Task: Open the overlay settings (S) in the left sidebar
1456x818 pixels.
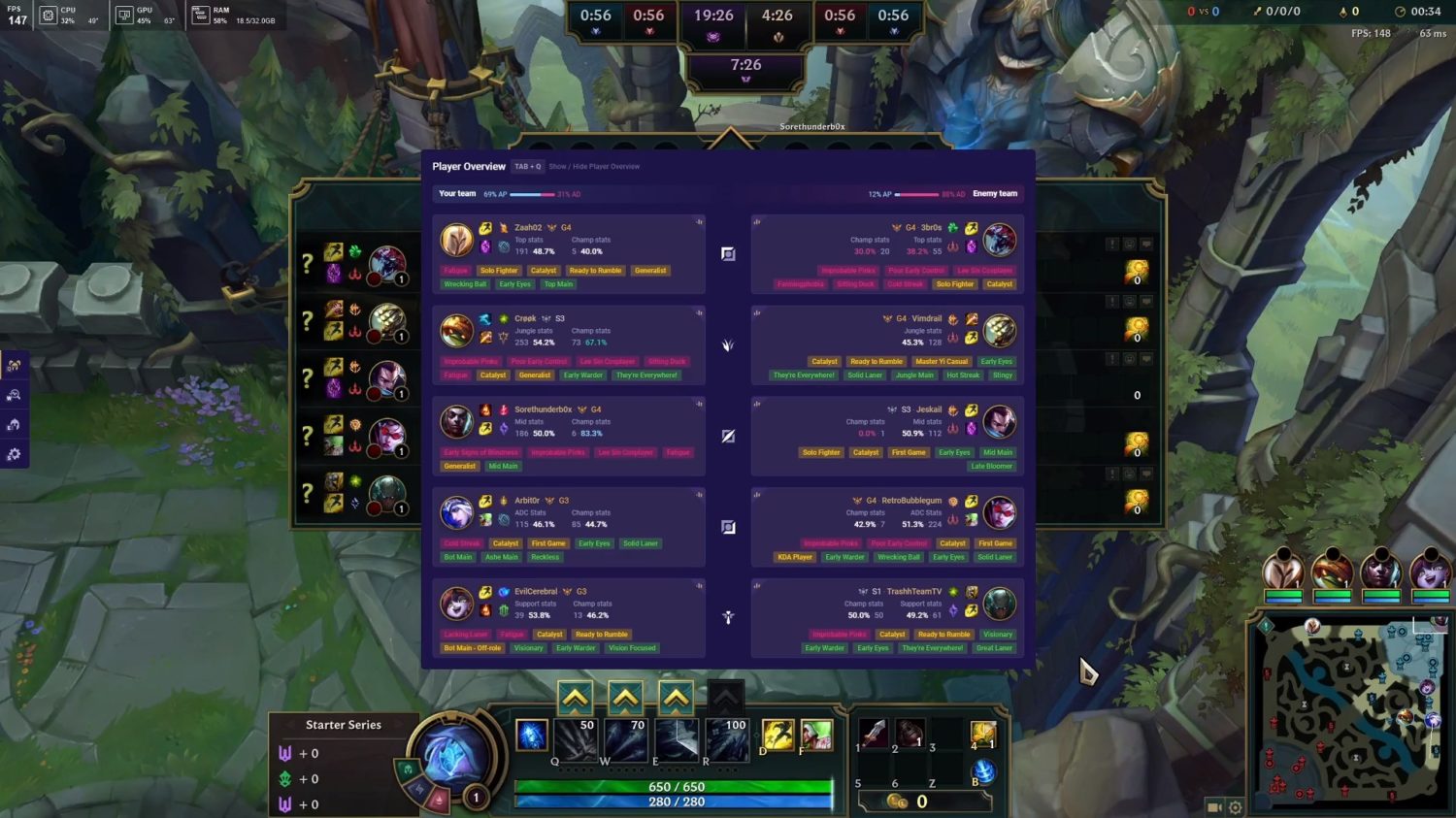Action: (x=16, y=453)
